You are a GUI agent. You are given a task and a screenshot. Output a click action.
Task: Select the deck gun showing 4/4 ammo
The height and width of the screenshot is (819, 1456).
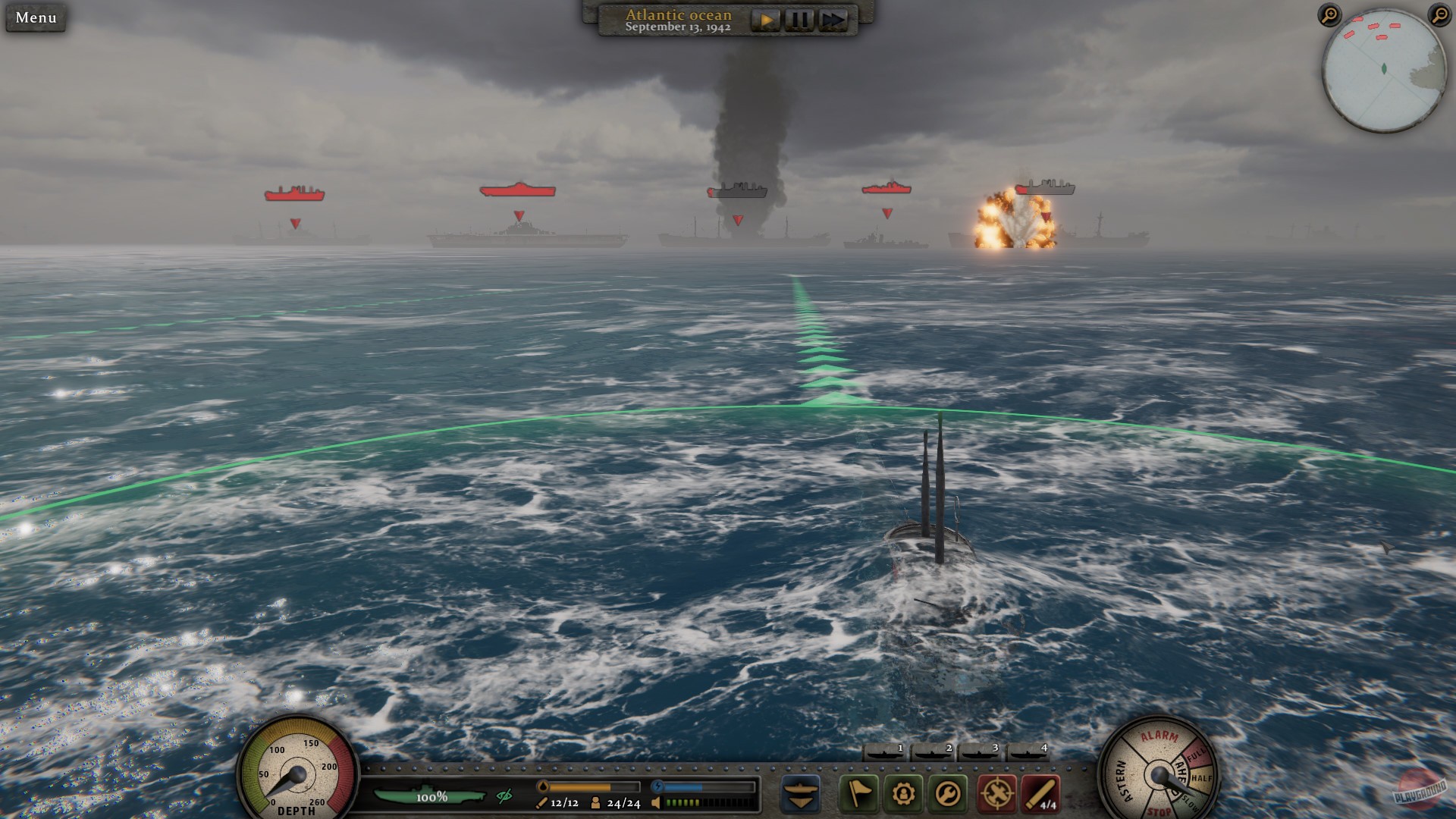1042,794
